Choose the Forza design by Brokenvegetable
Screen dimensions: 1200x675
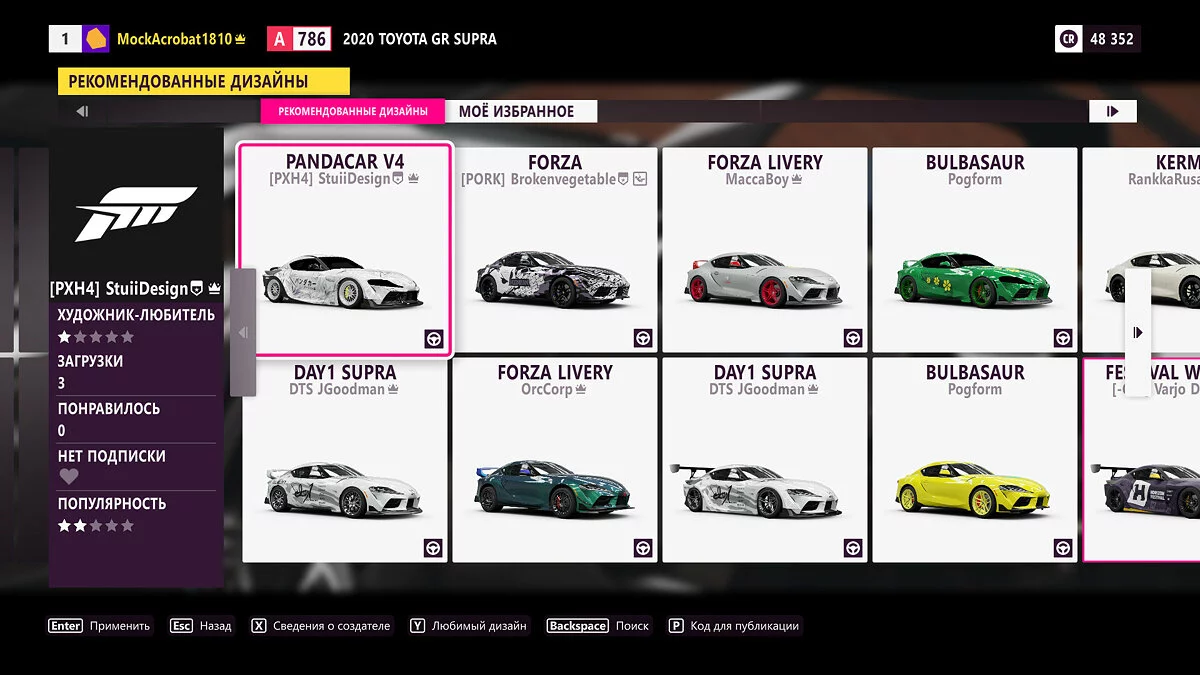pyautogui.click(x=555, y=250)
